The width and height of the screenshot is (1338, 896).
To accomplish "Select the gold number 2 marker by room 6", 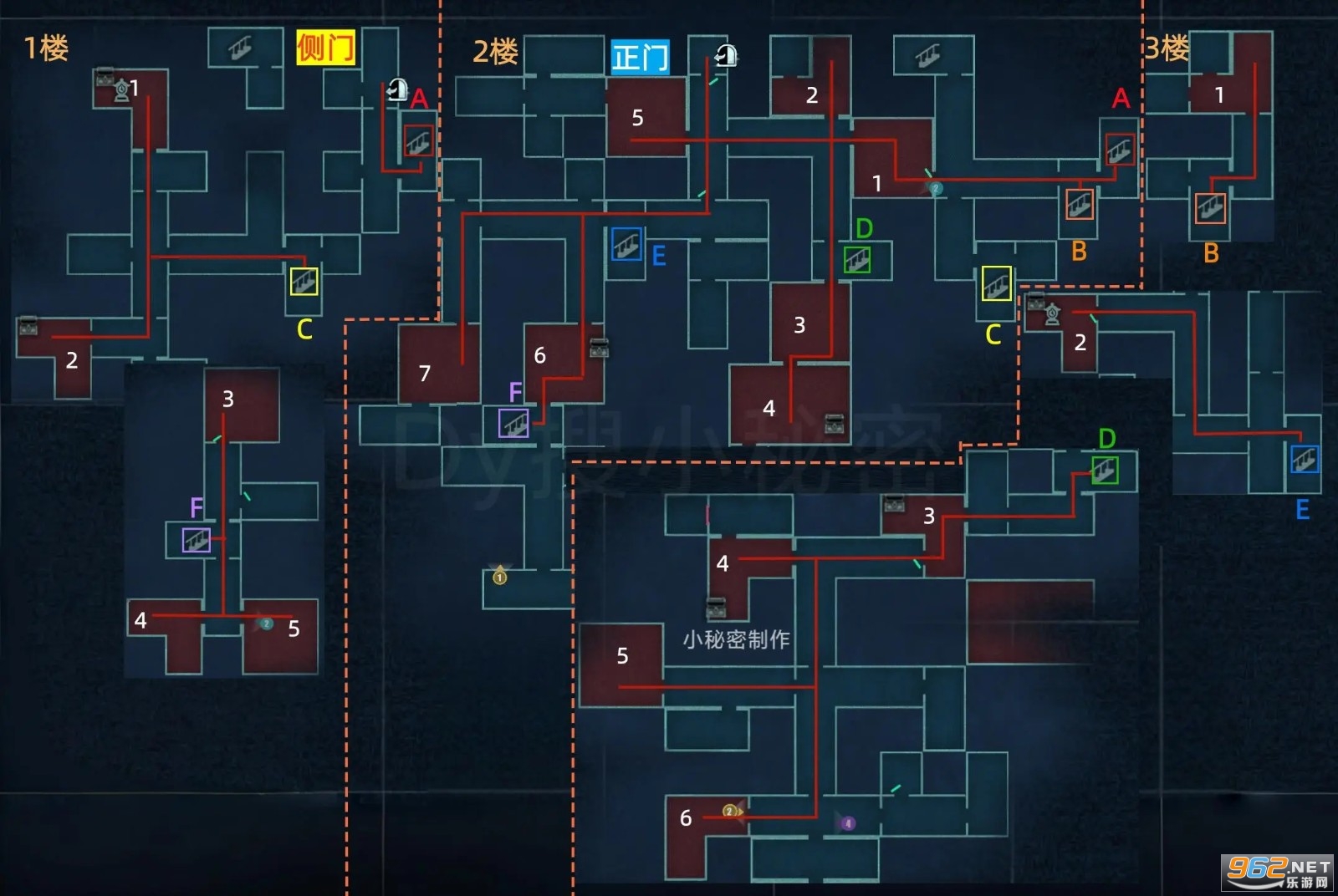I will 730,811.
